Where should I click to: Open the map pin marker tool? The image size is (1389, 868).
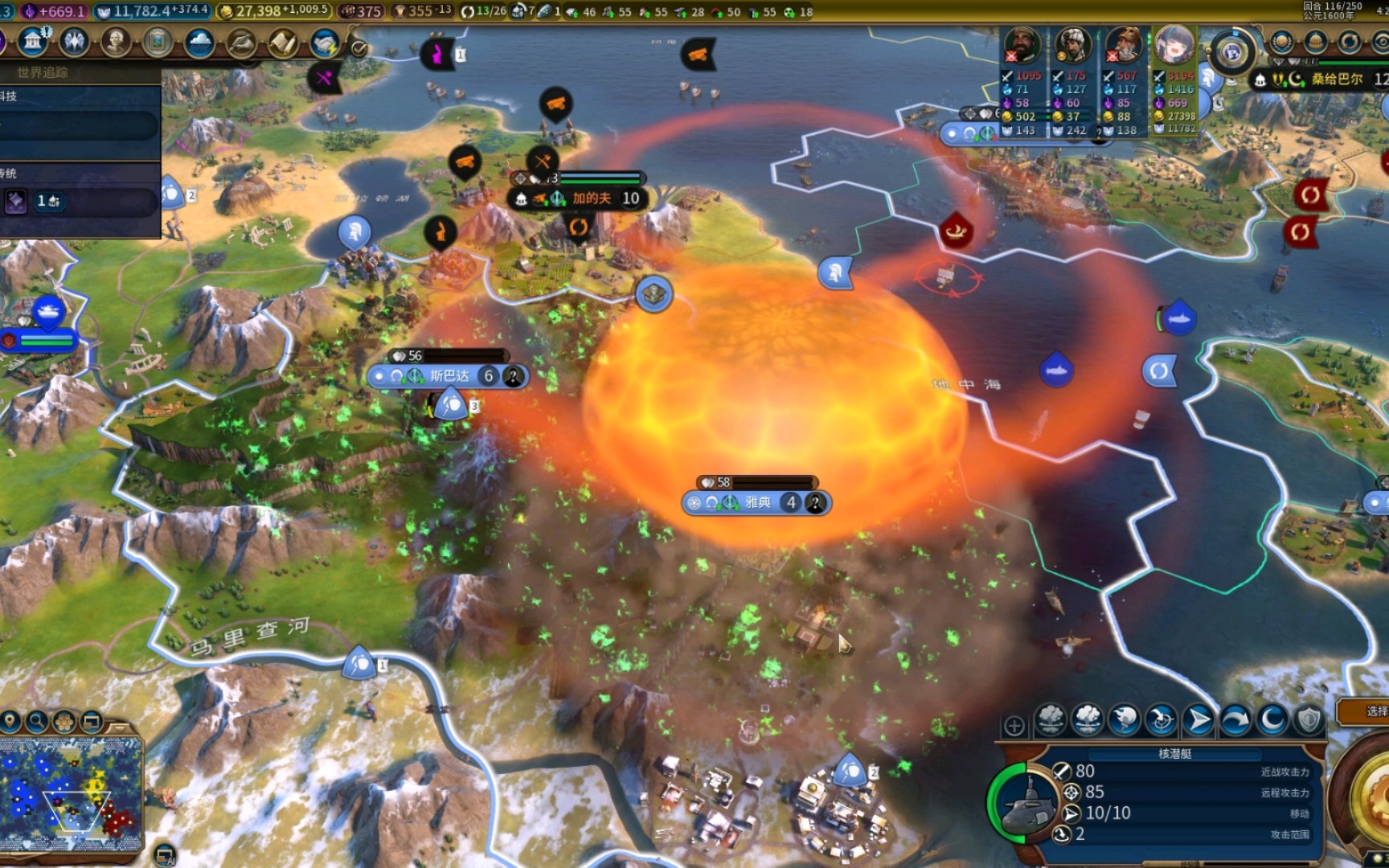coord(10,722)
